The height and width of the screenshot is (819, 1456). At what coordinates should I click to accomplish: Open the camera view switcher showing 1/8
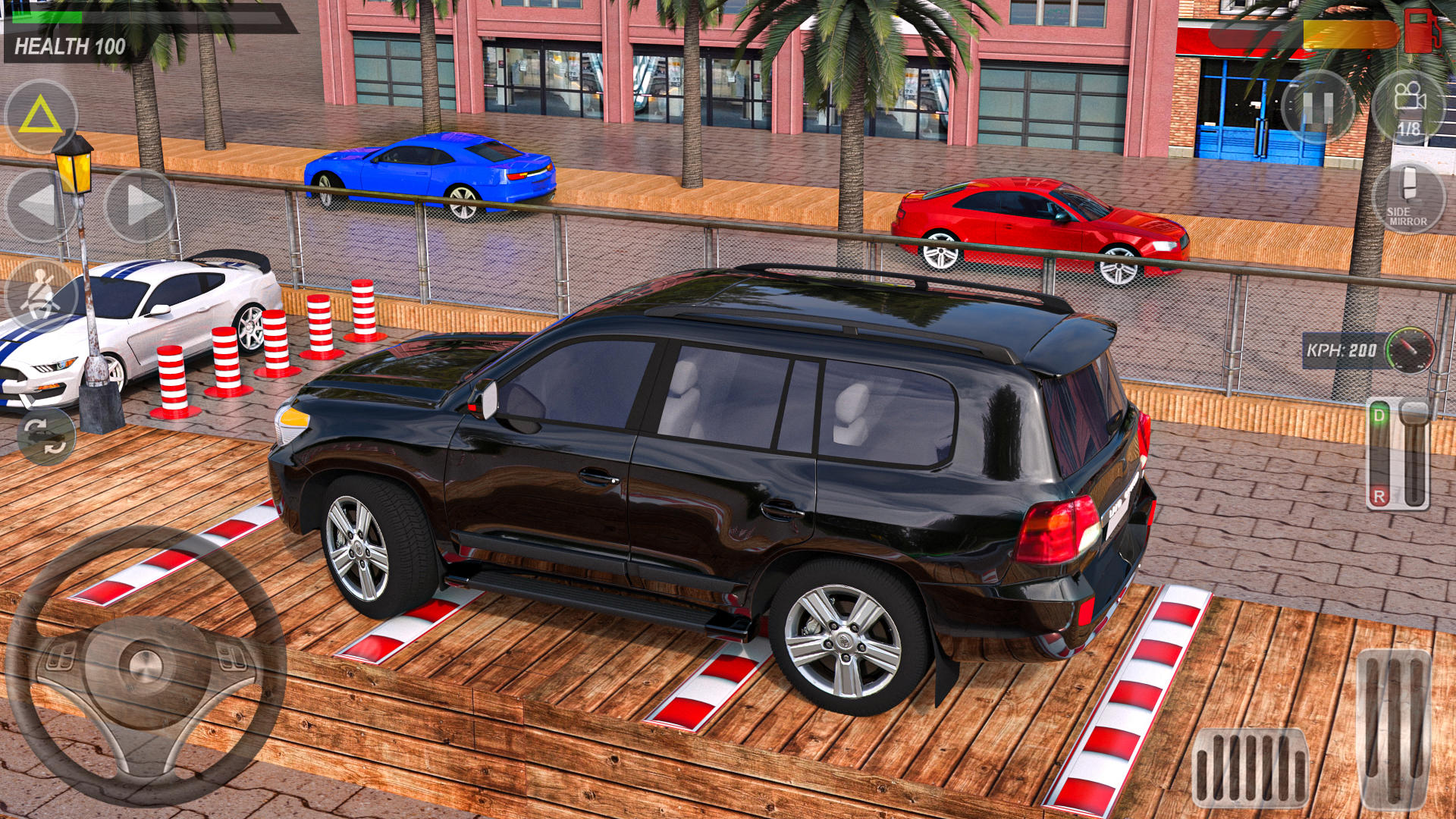[x=1412, y=106]
